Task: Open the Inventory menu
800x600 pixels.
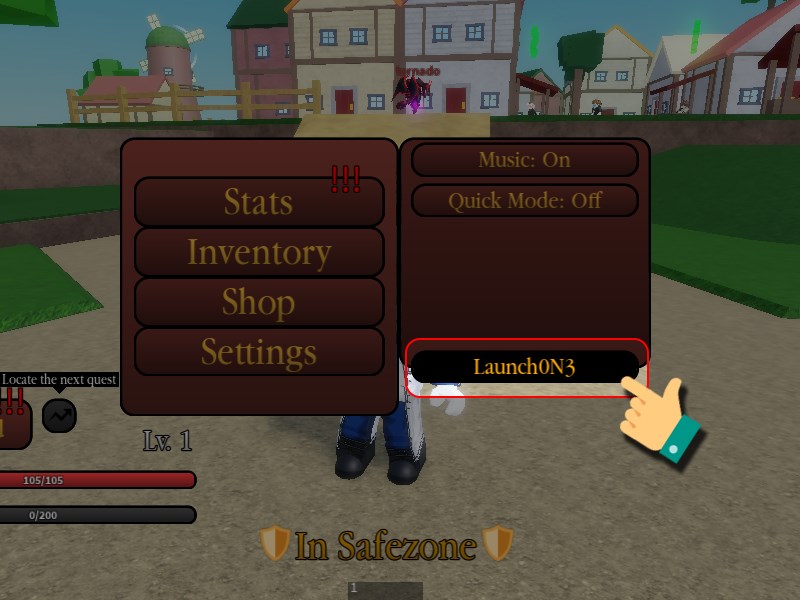Action: pyautogui.click(x=259, y=252)
